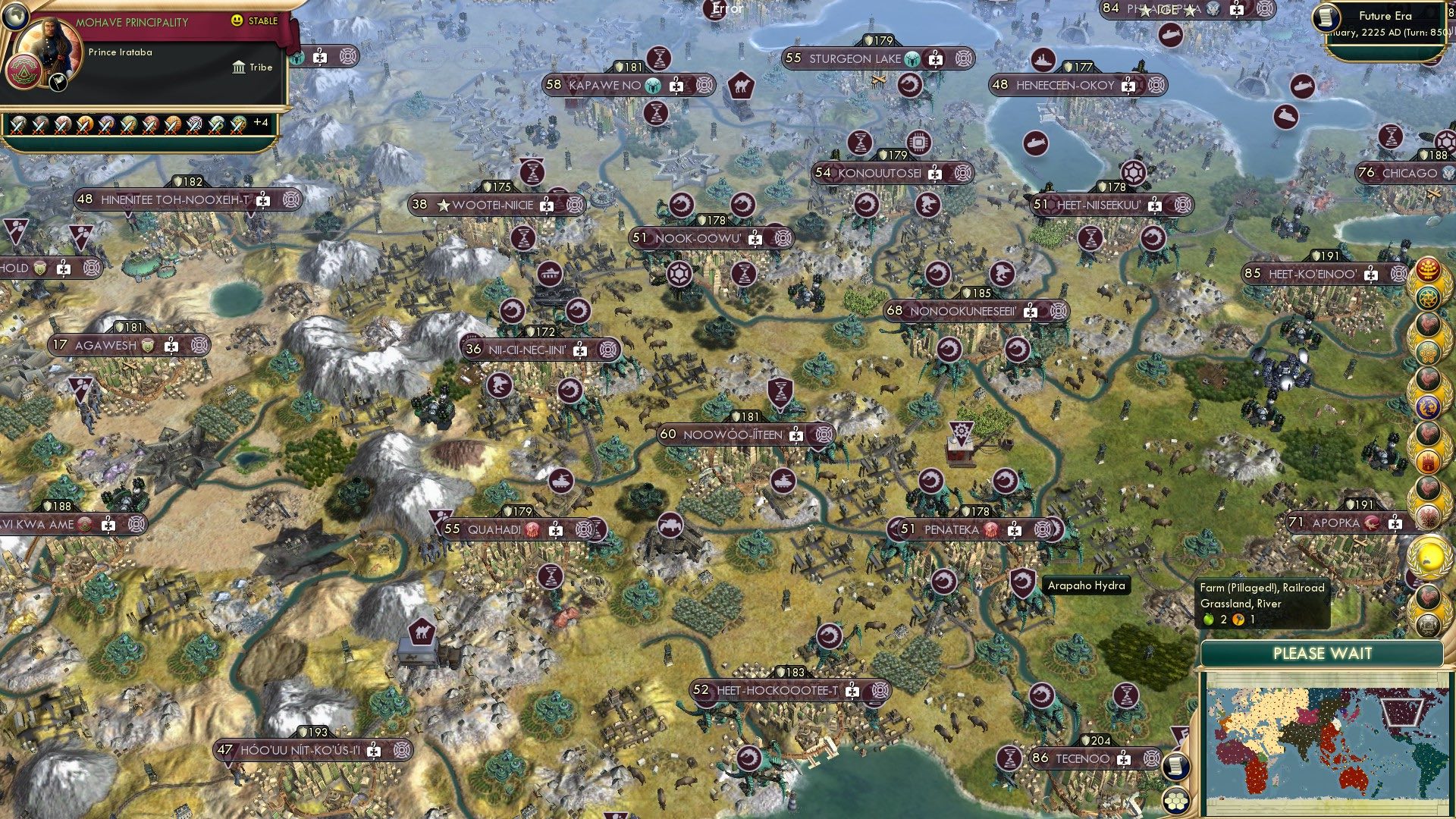Click the stable smiley status indicator

tap(239, 20)
